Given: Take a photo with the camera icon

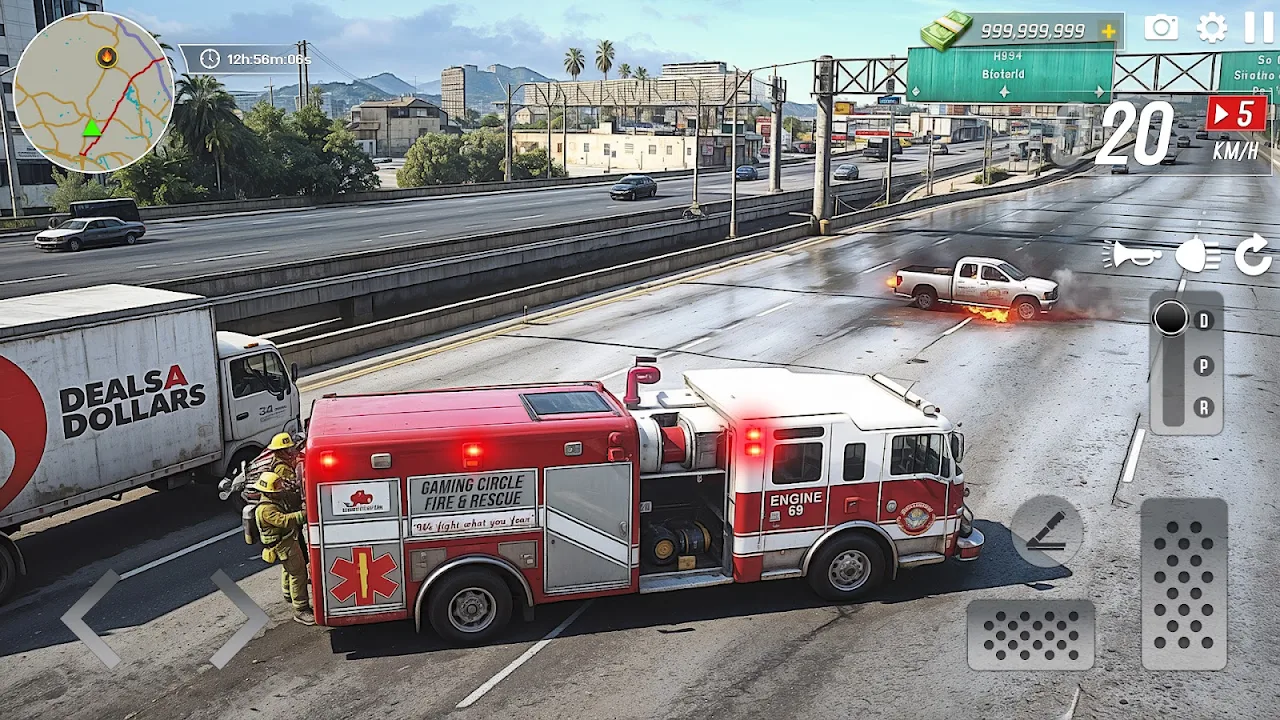Looking at the screenshot, I should pyautogui.click(x=1161, y=28).
